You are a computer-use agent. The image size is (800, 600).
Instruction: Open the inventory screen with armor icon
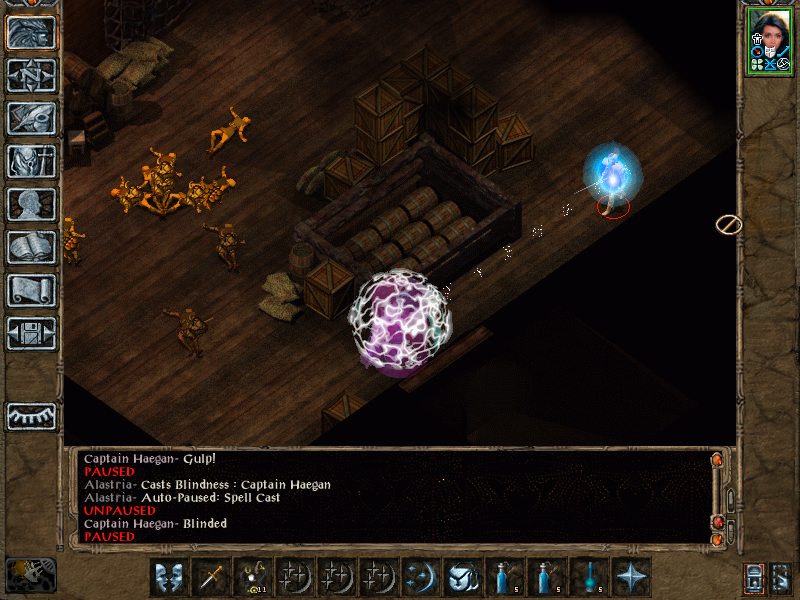tap(32, 161)
